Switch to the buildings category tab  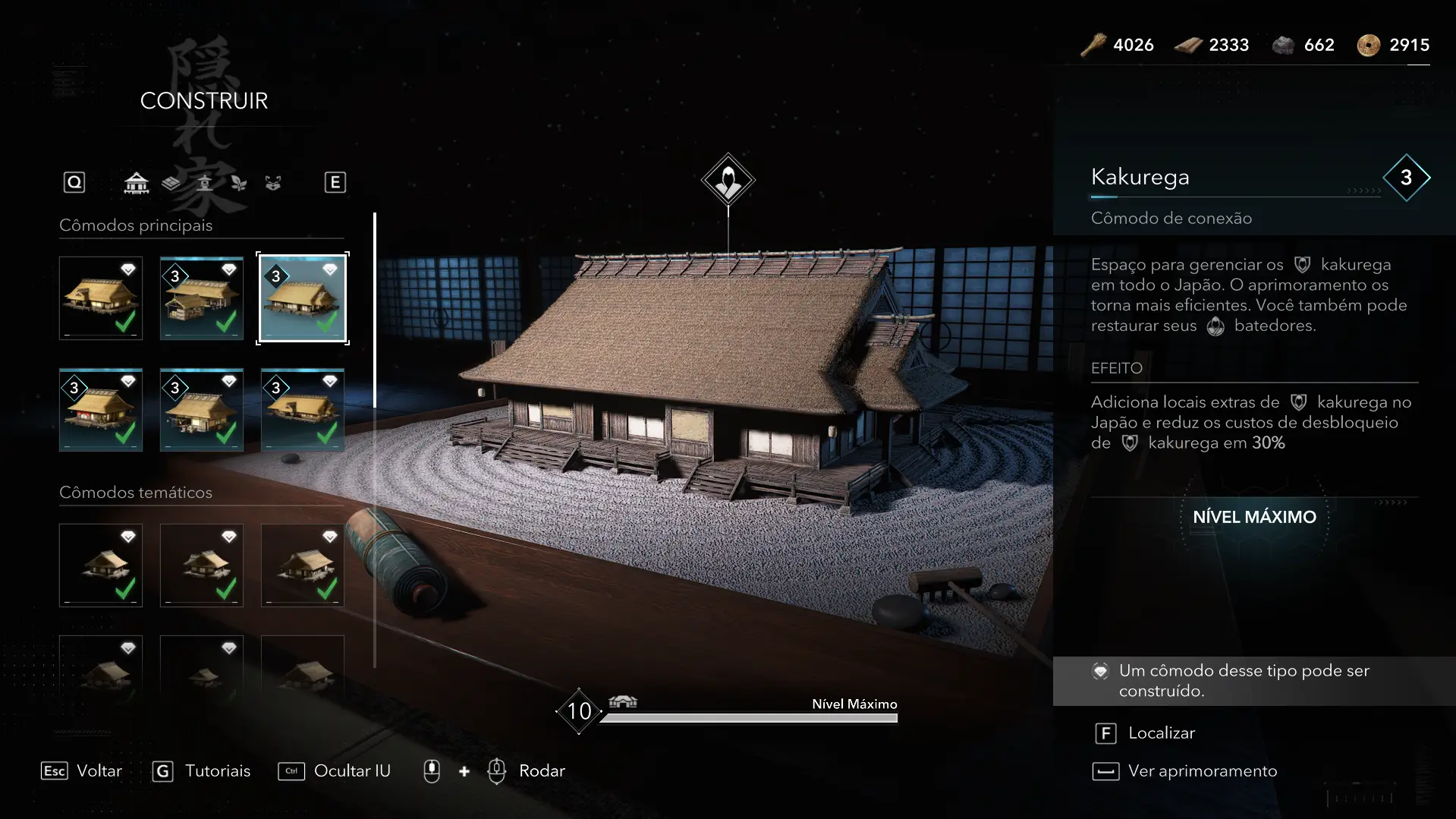pos(137,183)
